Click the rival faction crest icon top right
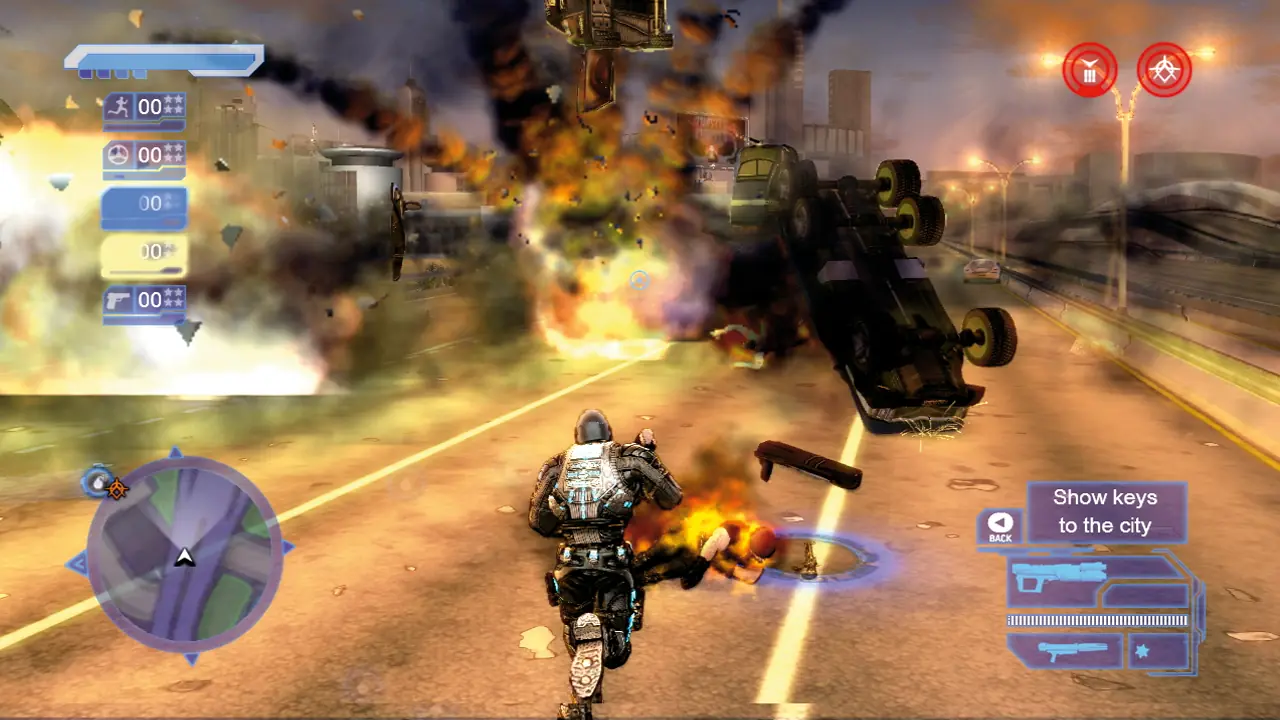The height and width of the screenshot is (720, 1280). (1163, 69)
